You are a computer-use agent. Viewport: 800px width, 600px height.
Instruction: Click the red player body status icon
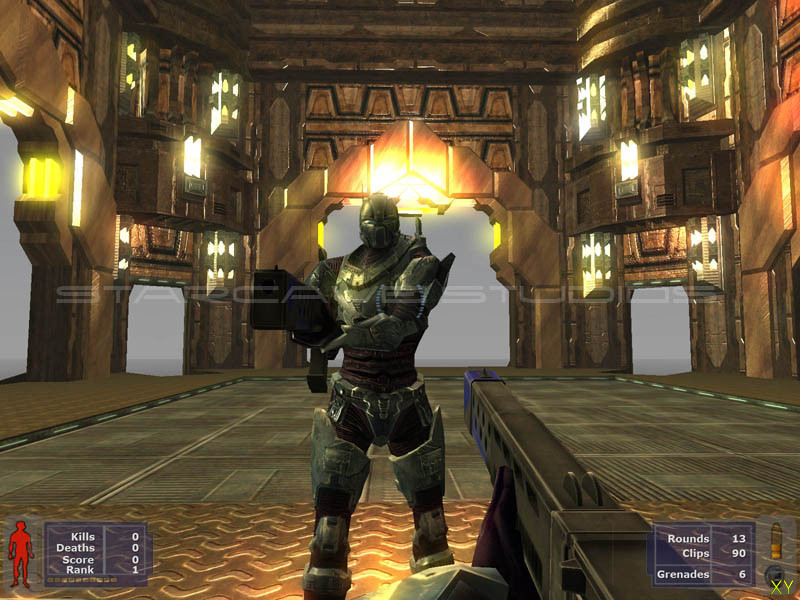point(21,552)
